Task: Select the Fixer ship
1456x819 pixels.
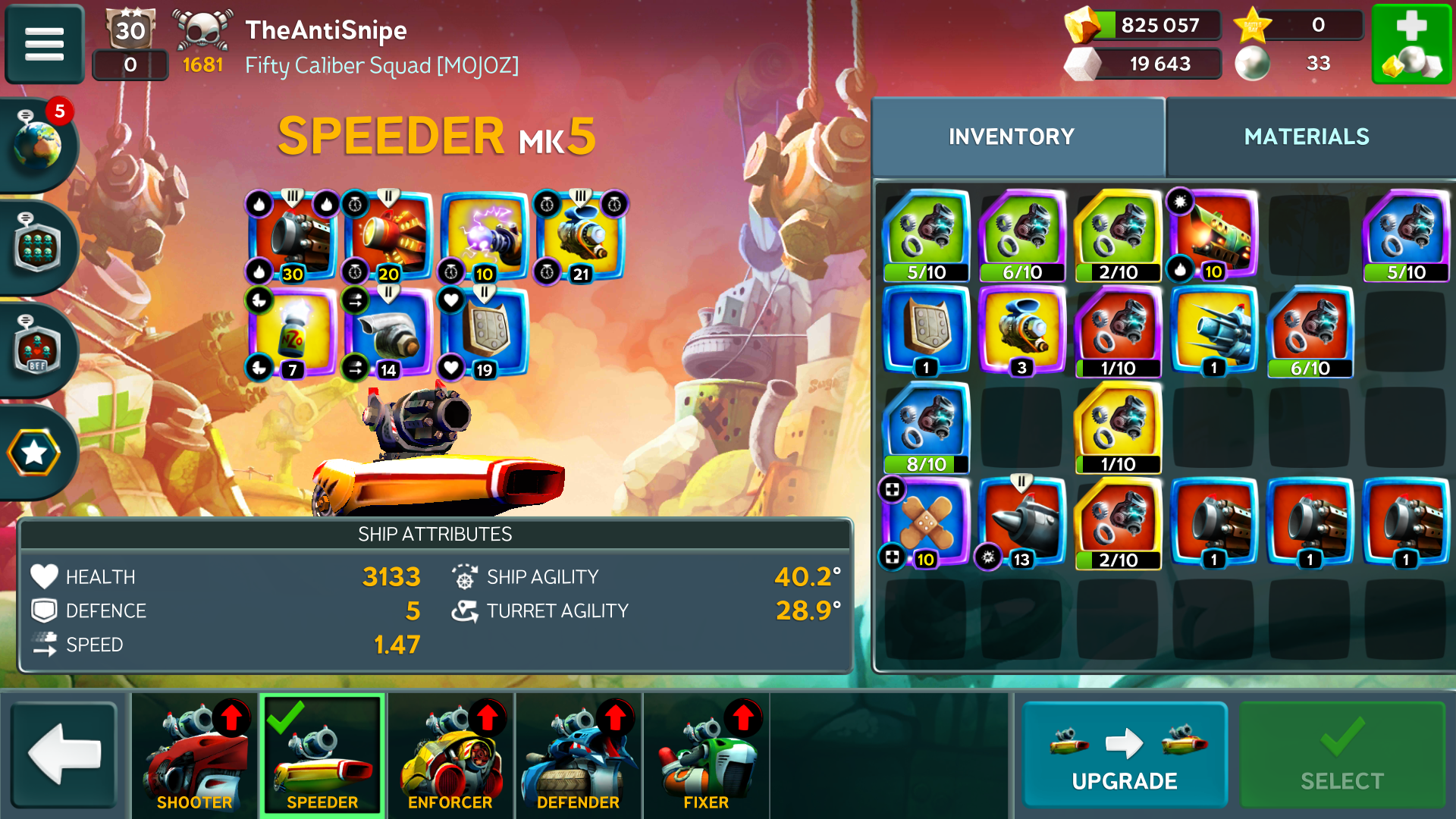Action: pos(706,755)
